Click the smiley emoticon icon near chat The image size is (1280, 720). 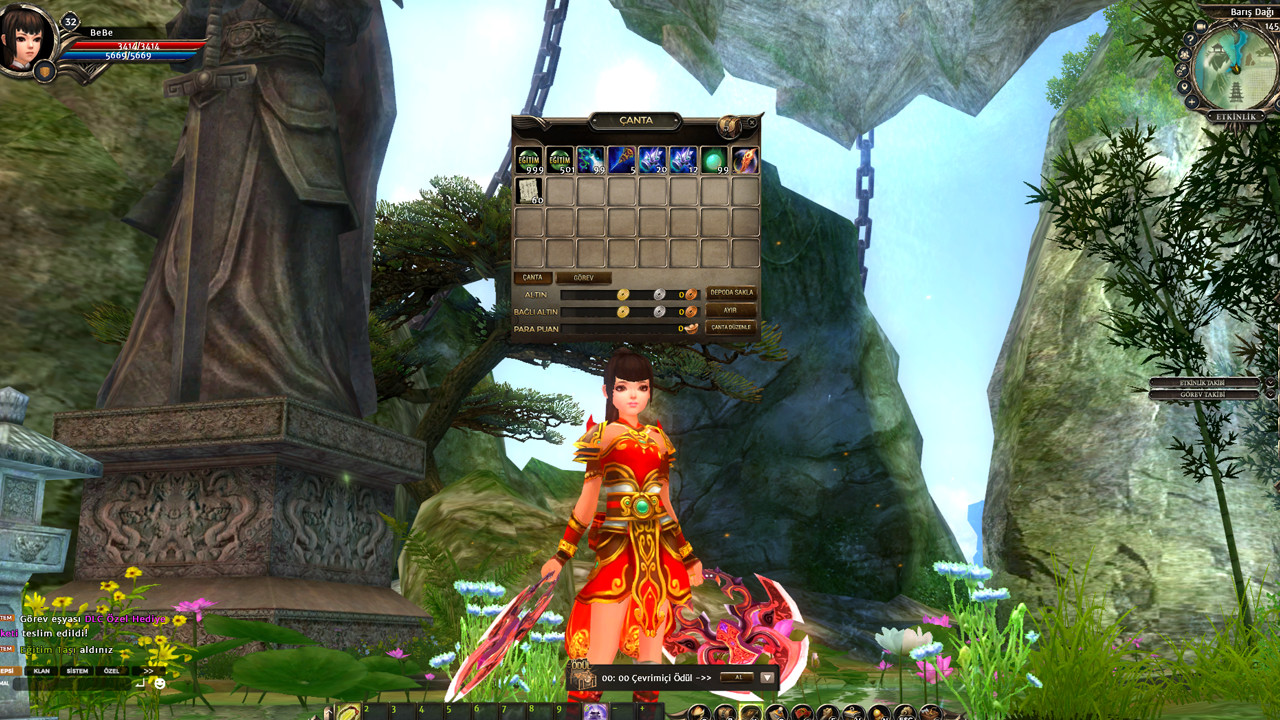click(159, 683)
